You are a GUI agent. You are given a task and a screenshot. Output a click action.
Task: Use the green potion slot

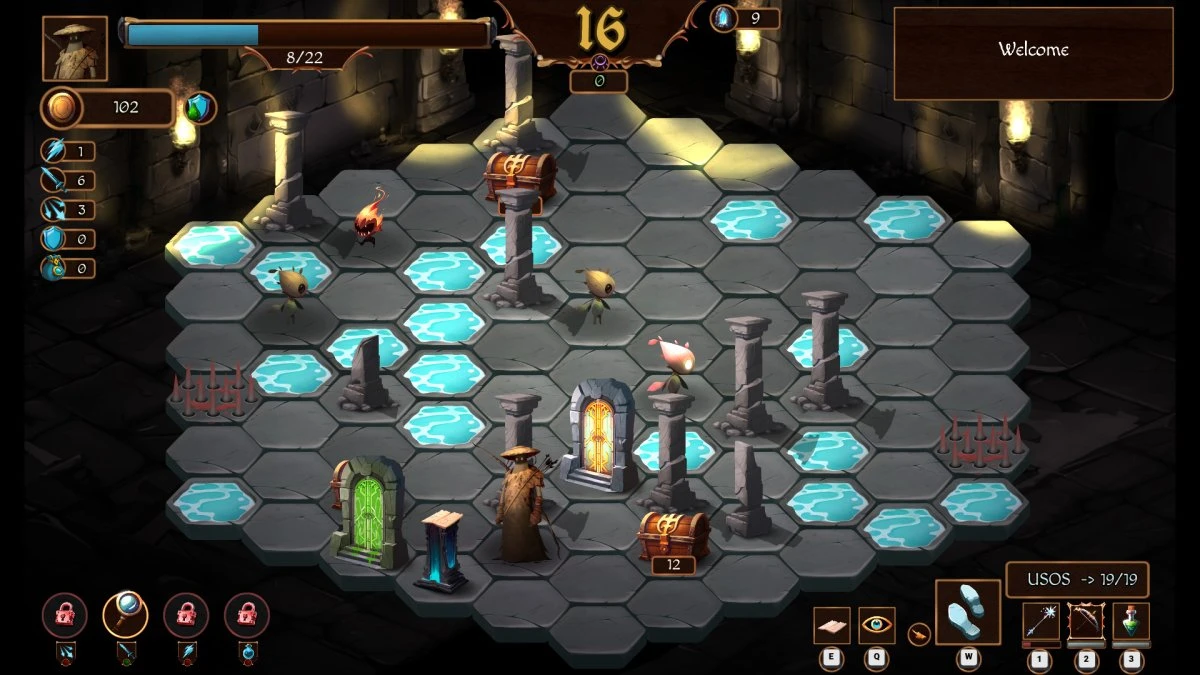[1131, 621]
